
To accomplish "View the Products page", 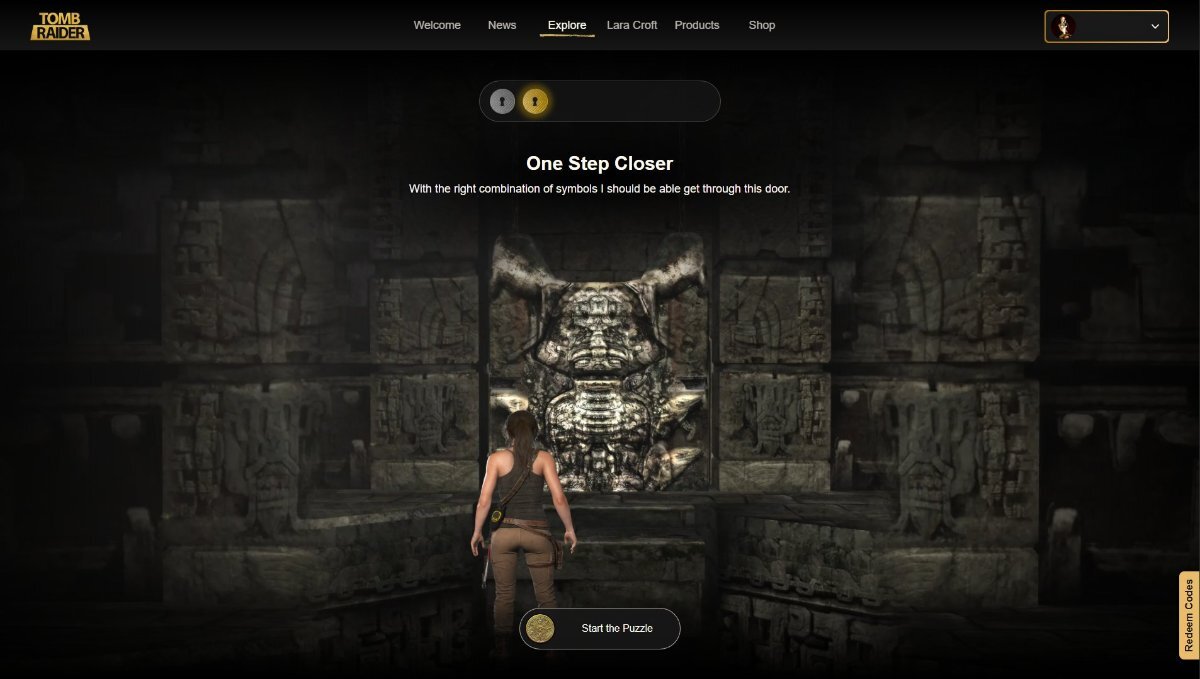I will click(x=697, y=25).
